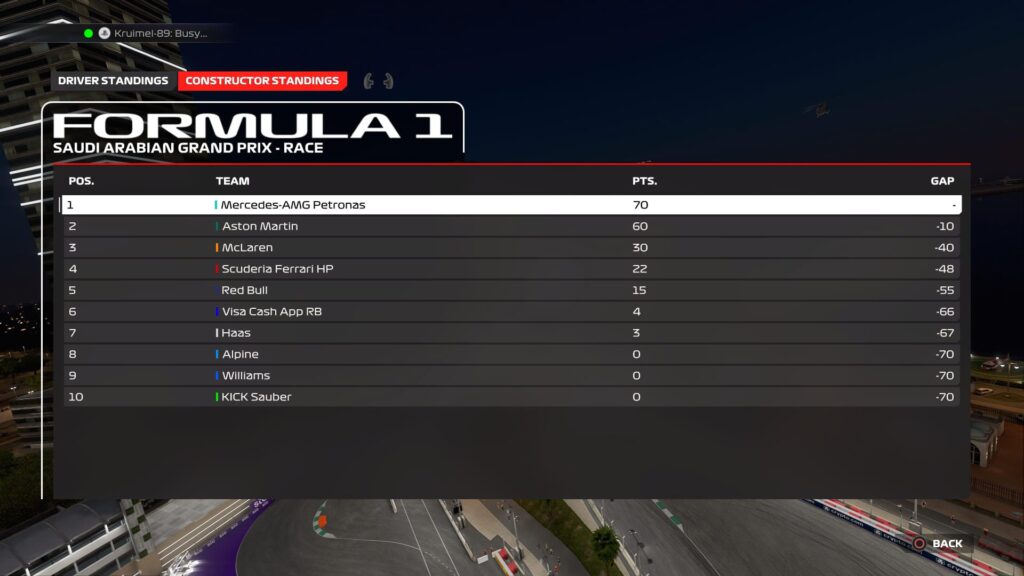Choose the Haas team row
The width and height of the screenshot is (1024, 576).
pyautogui.click(x=510, y=333)
